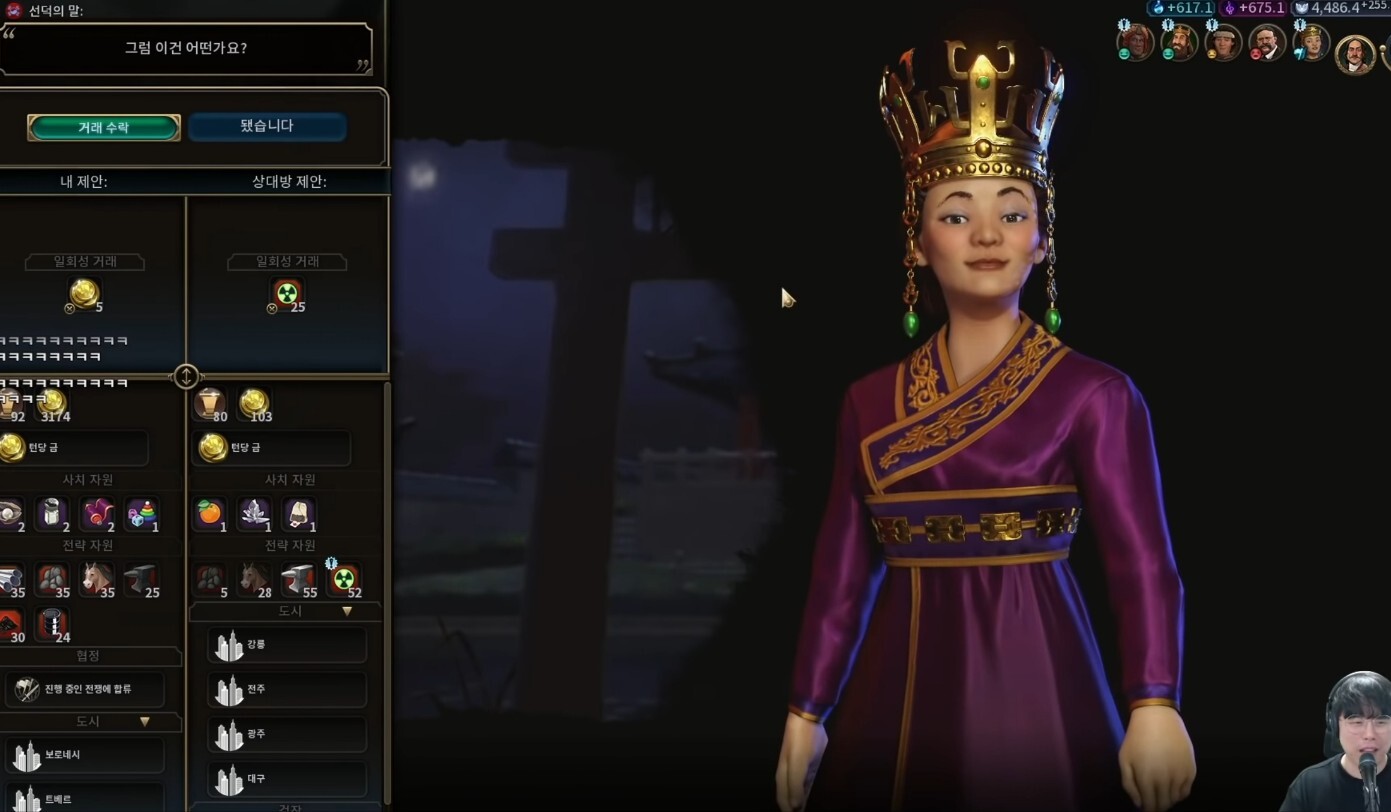Ask for Seondeok's 턴당 금 gold per turn

(273, 447)
